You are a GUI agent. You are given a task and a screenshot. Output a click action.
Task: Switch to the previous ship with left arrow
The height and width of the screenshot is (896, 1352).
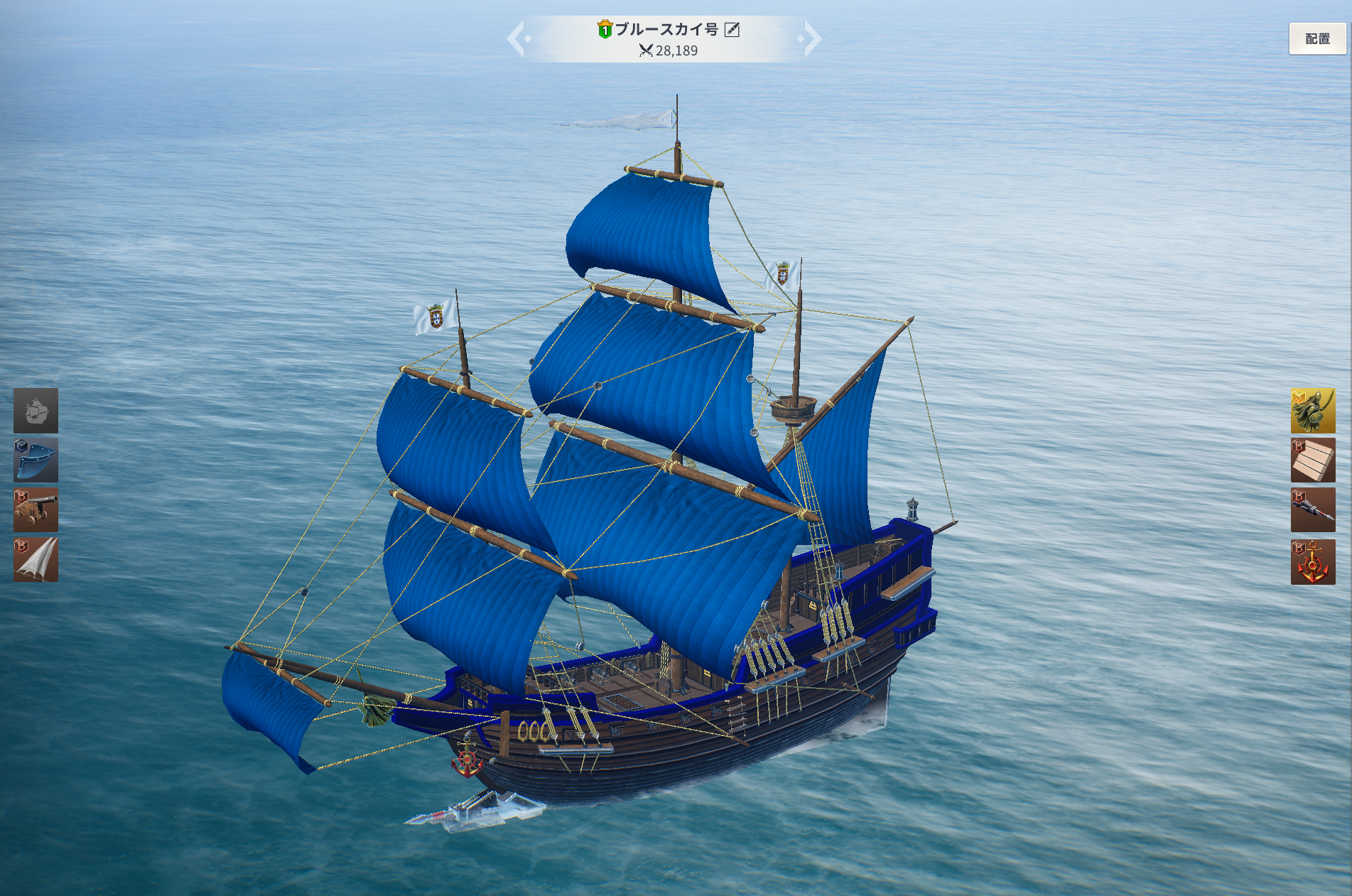coord(517,39)
